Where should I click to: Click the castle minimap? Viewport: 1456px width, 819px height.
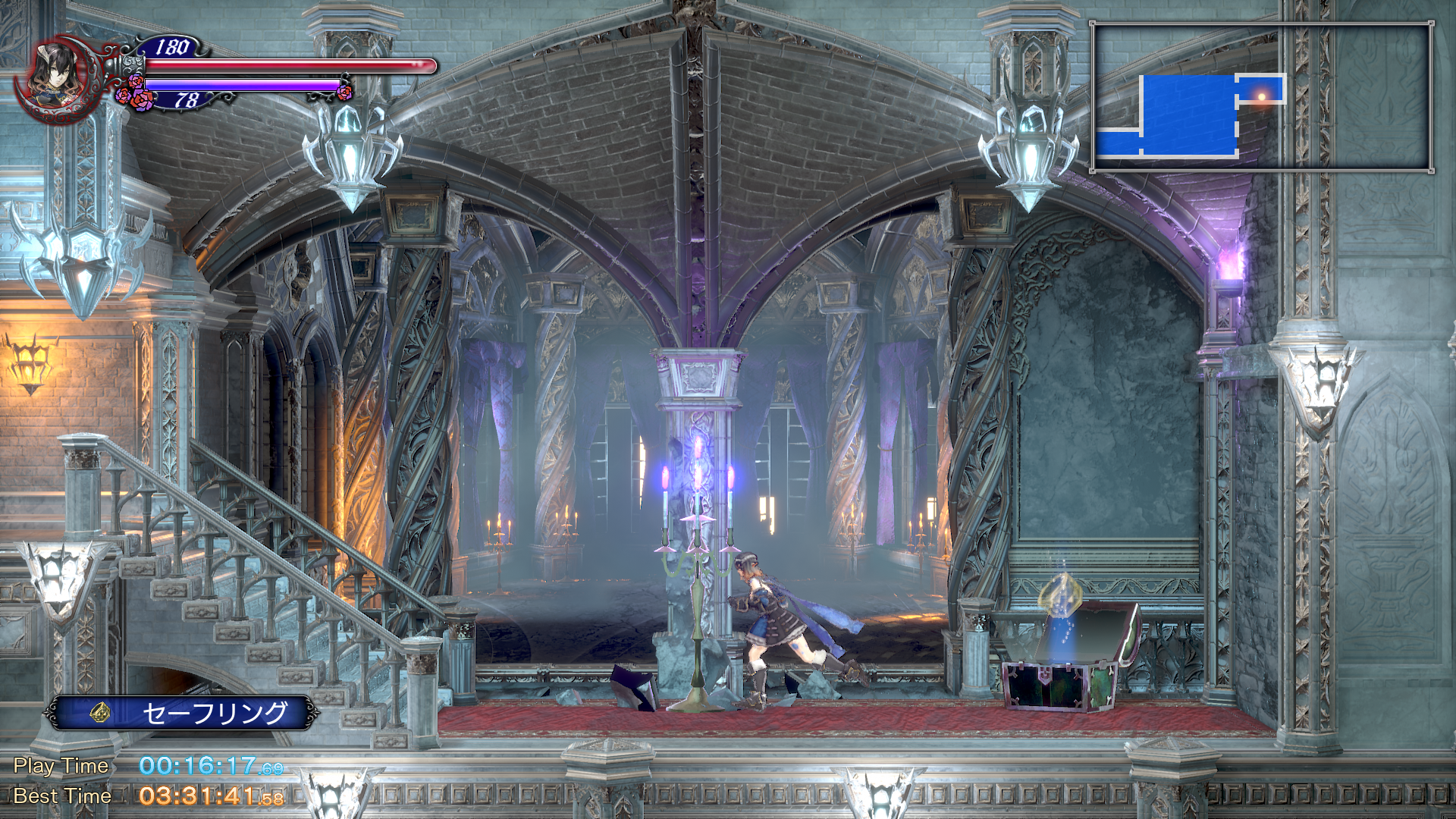point(1261,97)
